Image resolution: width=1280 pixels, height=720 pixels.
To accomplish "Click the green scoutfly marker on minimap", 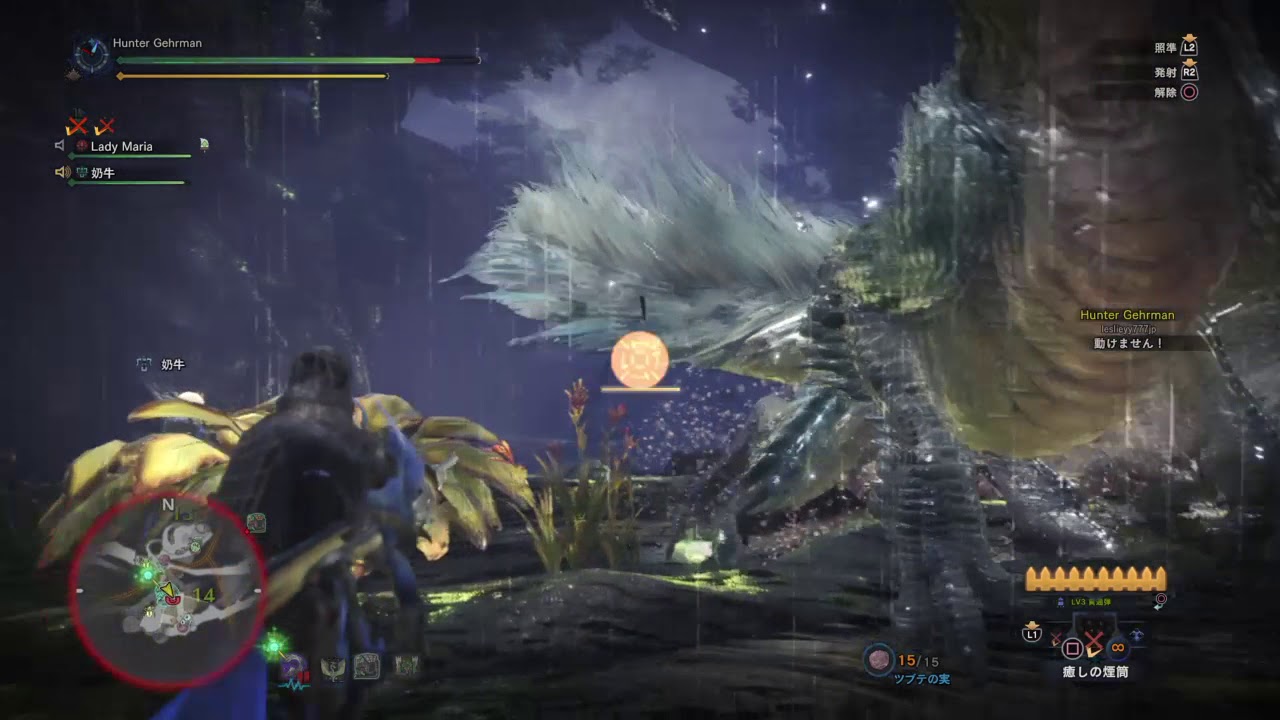I will pos(148,574).
